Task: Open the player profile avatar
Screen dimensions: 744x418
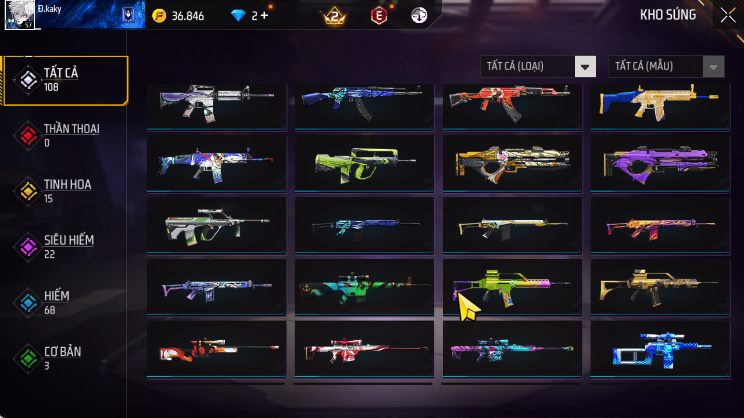Action: click(17, 17)
